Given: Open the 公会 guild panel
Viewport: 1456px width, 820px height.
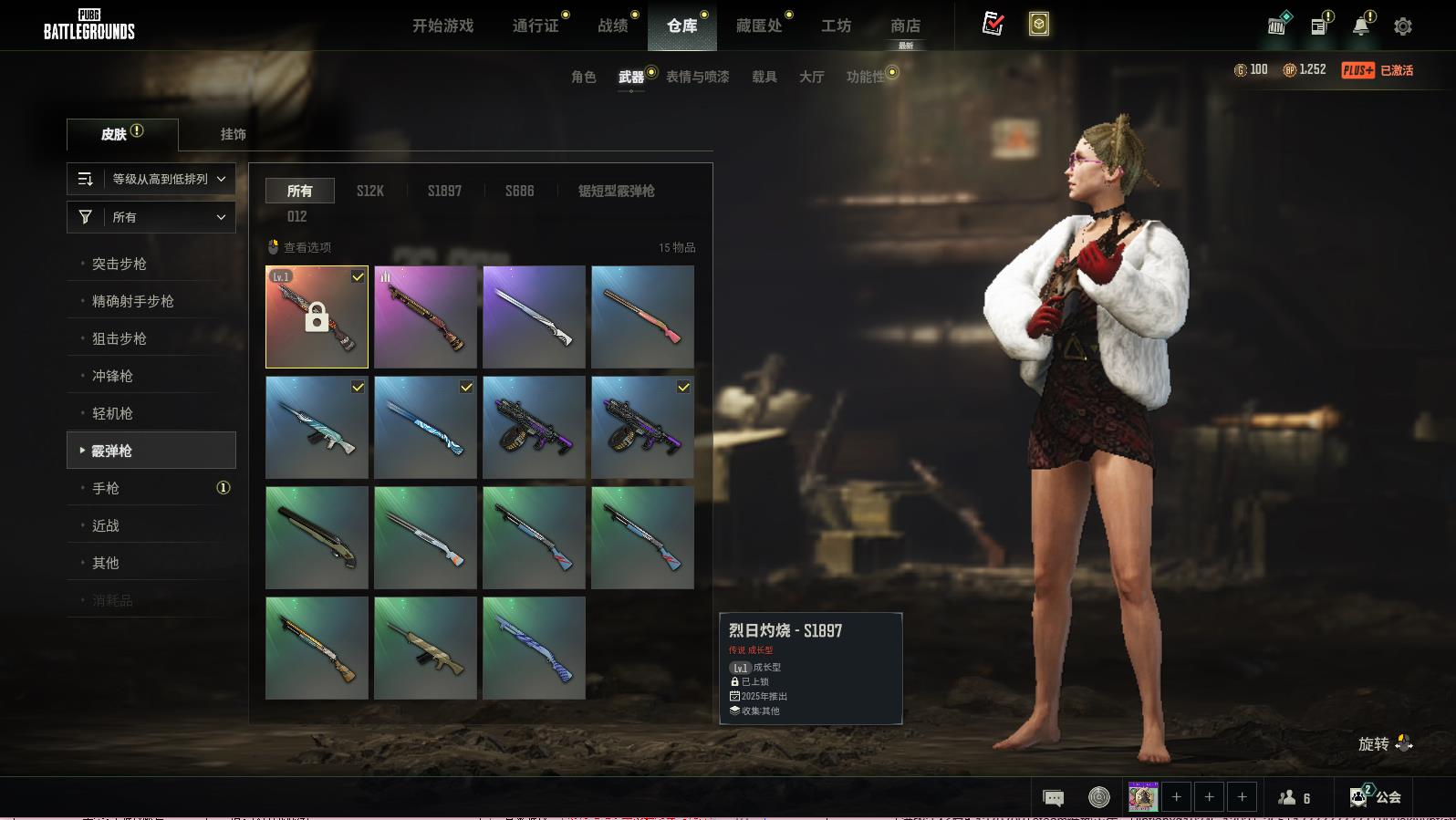Looking at the screenshot, I should pos(1376,797).
